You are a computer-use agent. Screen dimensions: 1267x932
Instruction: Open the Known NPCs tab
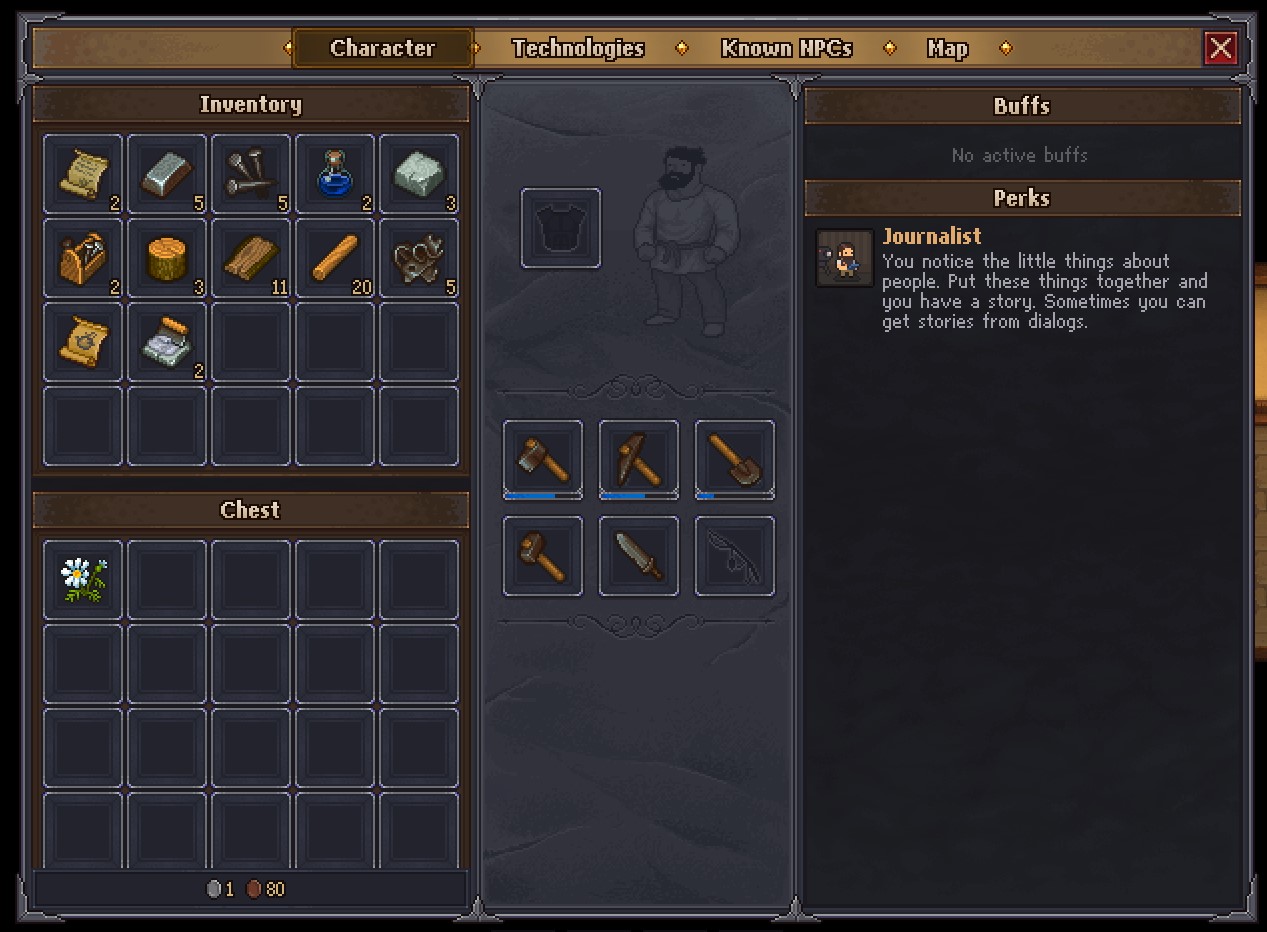coord(786,48)
